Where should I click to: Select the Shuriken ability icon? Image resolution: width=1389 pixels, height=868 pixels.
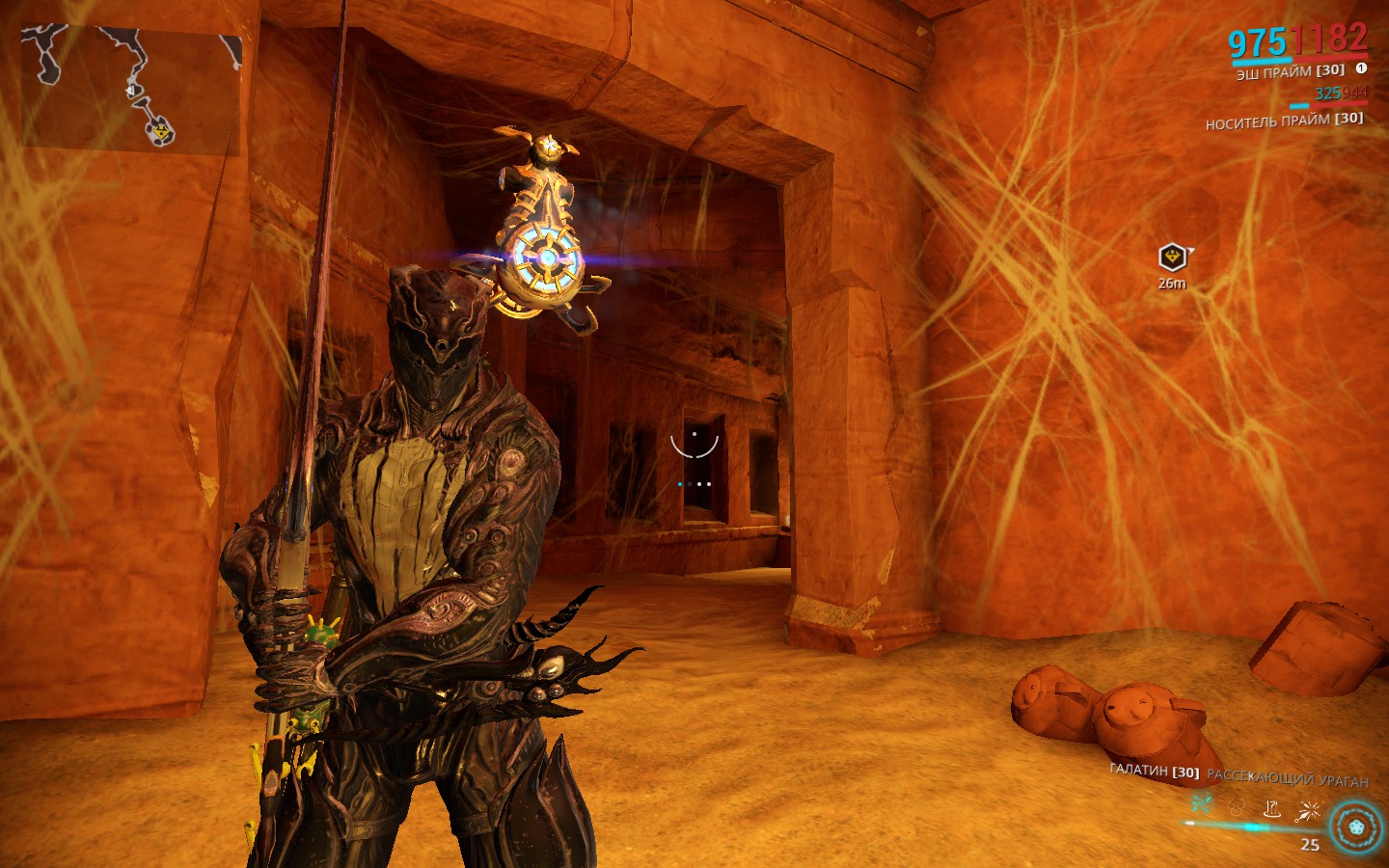click(x=1200, y=802)
